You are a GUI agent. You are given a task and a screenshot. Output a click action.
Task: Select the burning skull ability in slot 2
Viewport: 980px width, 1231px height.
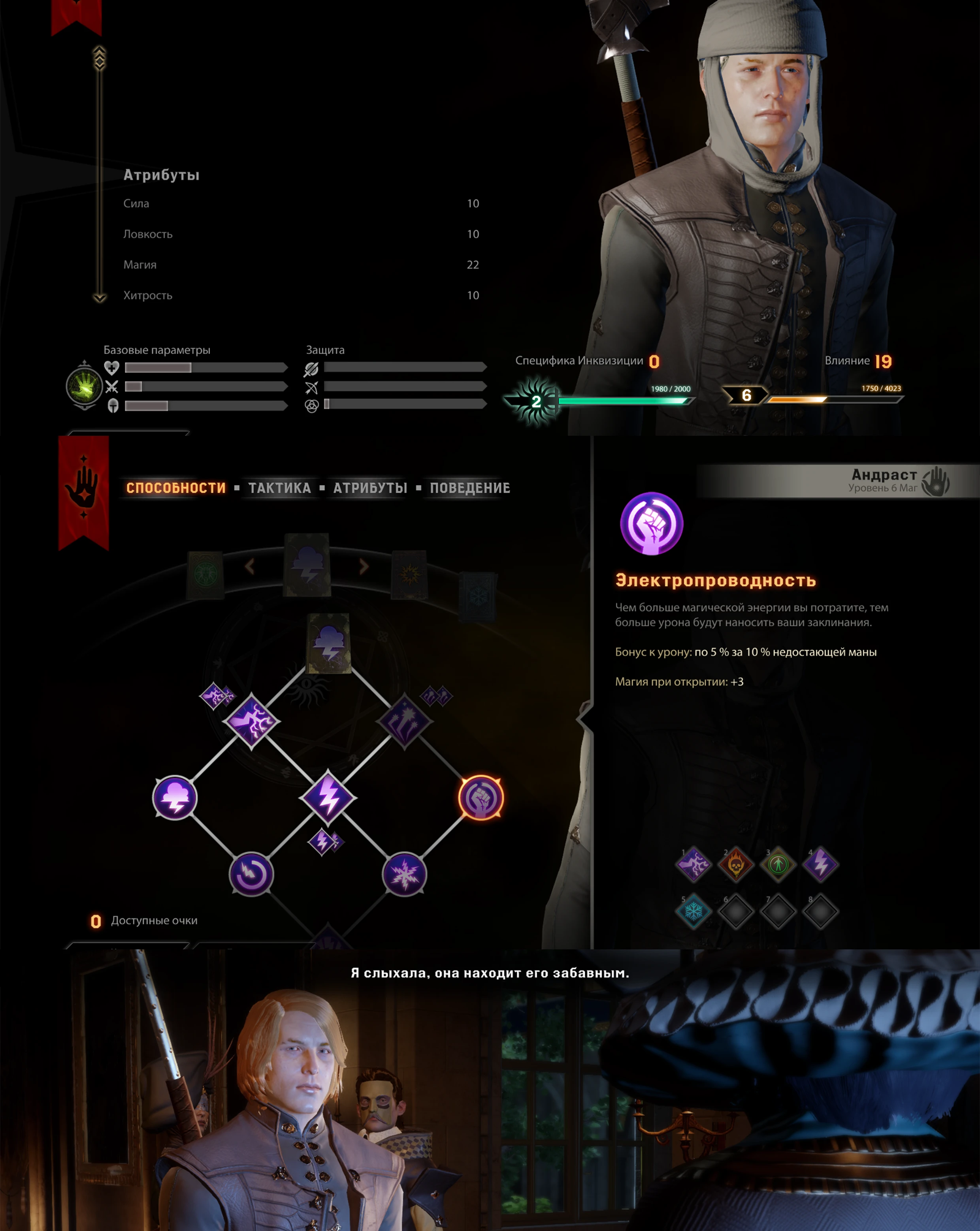735,864
